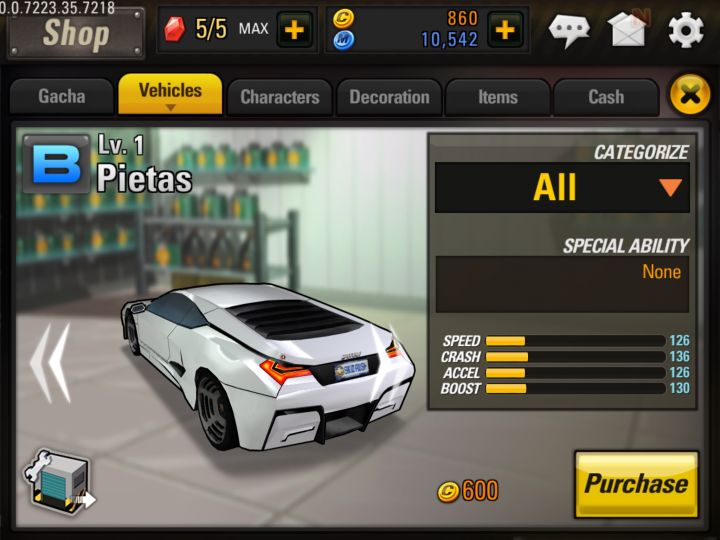Image resolution: width=720 pixels, height=540 pixels.
Task: Open the Characters tab
Action: (x=279, y=97)
